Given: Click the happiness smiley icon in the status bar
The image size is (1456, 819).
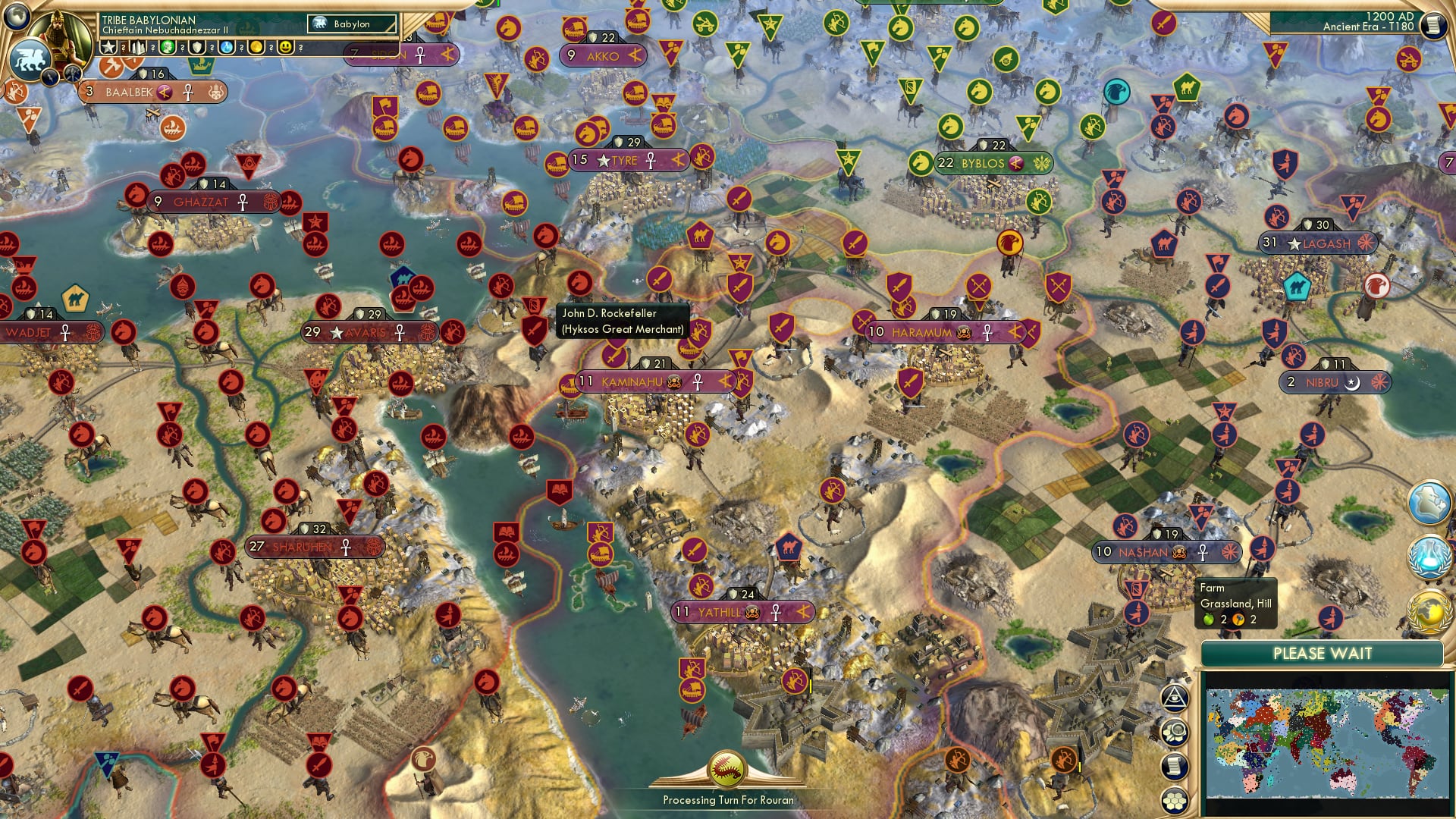Looking at the screenshot, I should tap(285, 48).
